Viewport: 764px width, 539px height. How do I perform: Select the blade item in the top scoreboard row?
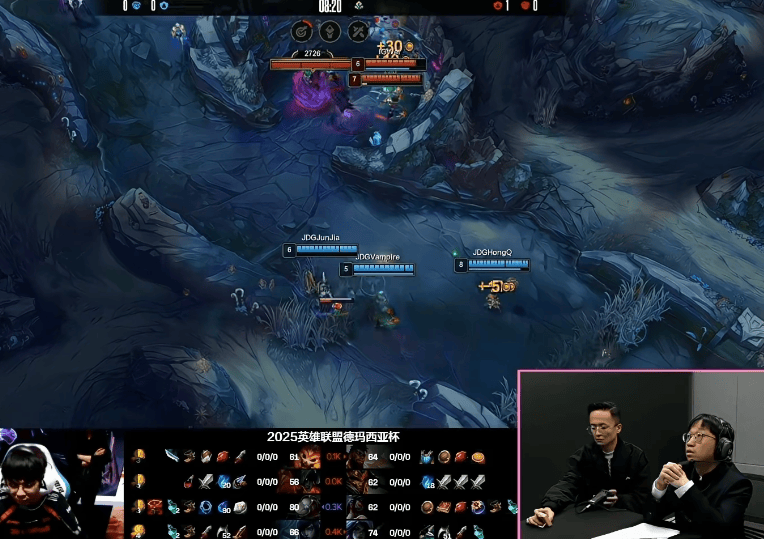pyautogui.click(x=172, y=457)
